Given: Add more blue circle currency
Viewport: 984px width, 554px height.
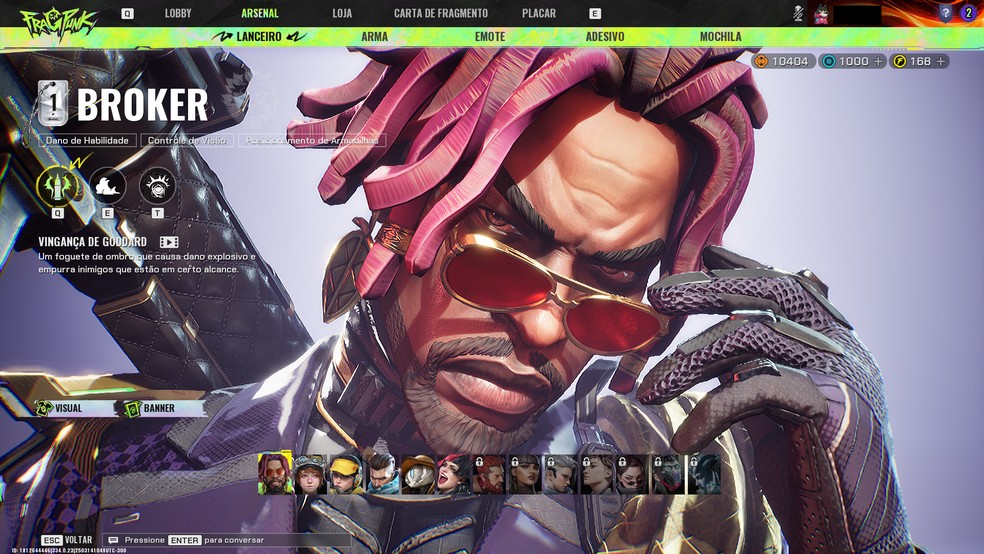Looking at the screenshot, I should [x=878, y=61].
